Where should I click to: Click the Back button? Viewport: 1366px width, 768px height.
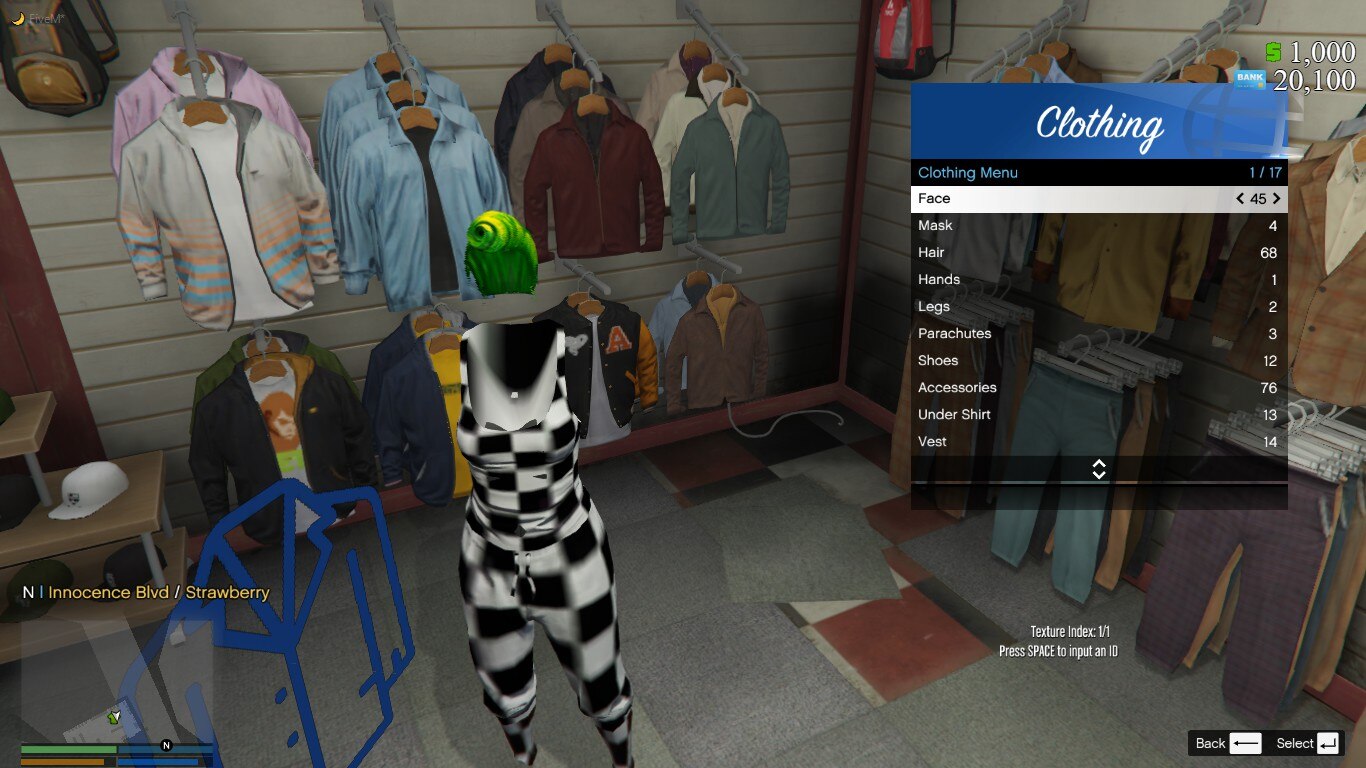pyautogui.click(x=1228, y=743)
